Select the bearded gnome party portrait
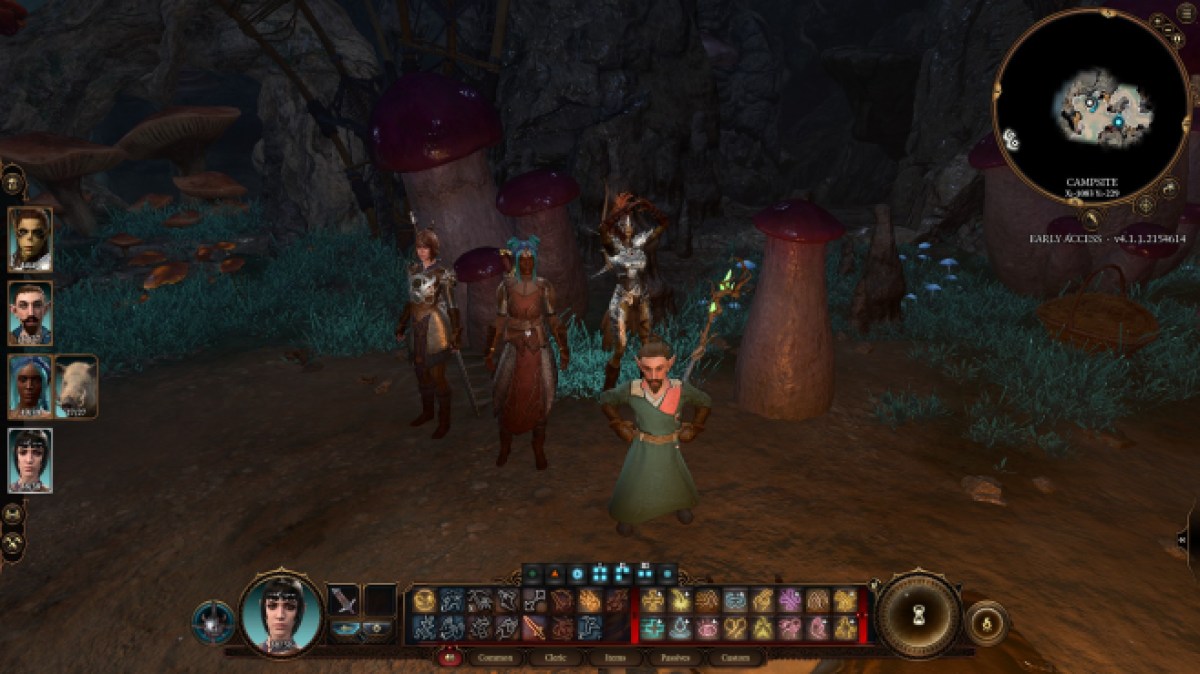This screenshot has width=1200, height=674. (x=30, y=312)
